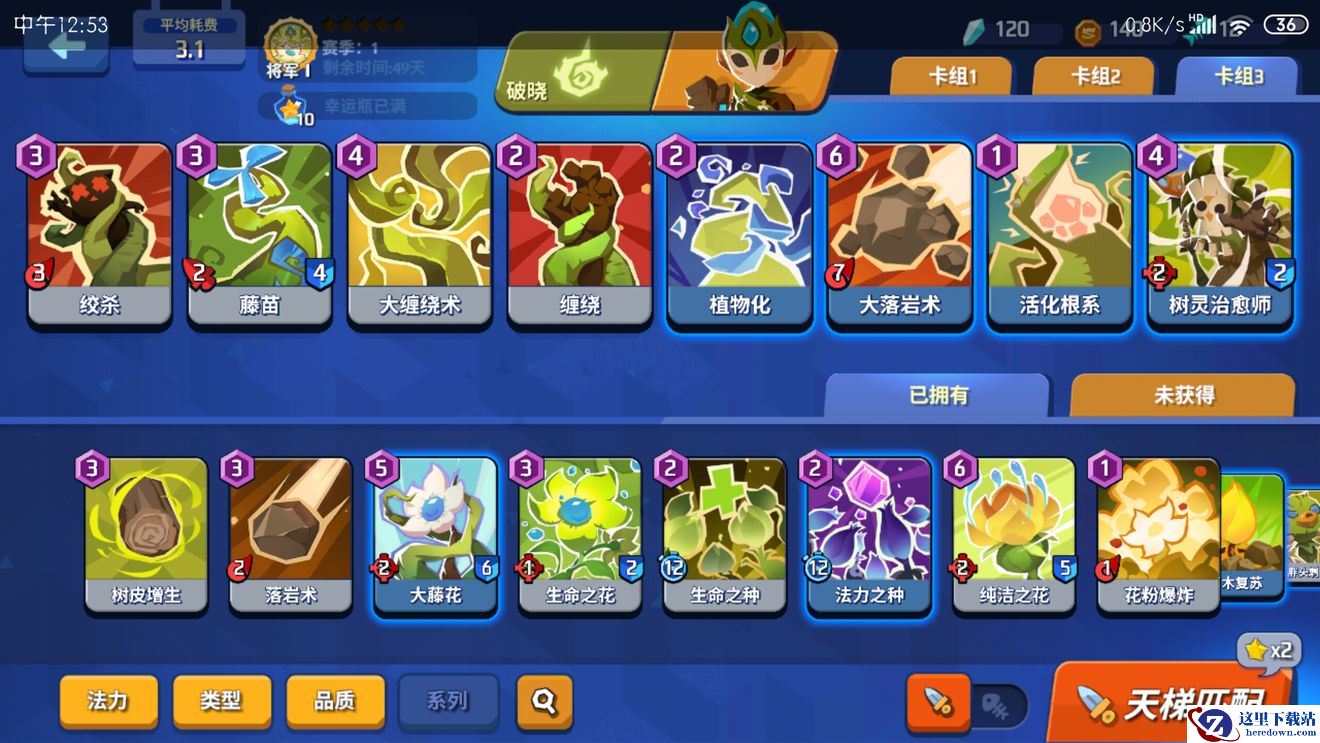Click the magnifying glass search button
The width and height of the screenshot is (1320, 743).
point(544,701)
